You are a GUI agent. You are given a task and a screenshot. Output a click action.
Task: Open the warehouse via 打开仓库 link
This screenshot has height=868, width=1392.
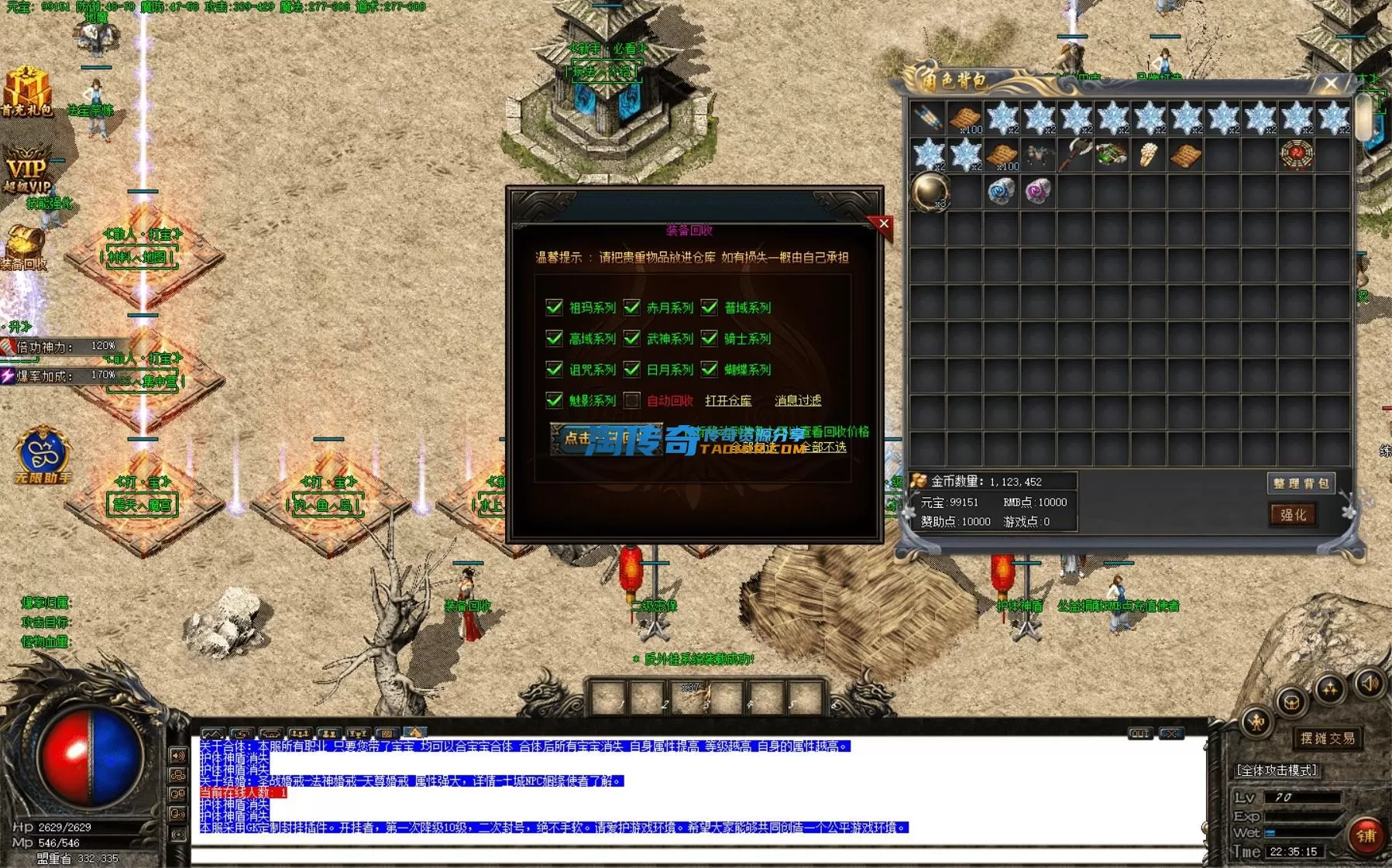point(728,400)
